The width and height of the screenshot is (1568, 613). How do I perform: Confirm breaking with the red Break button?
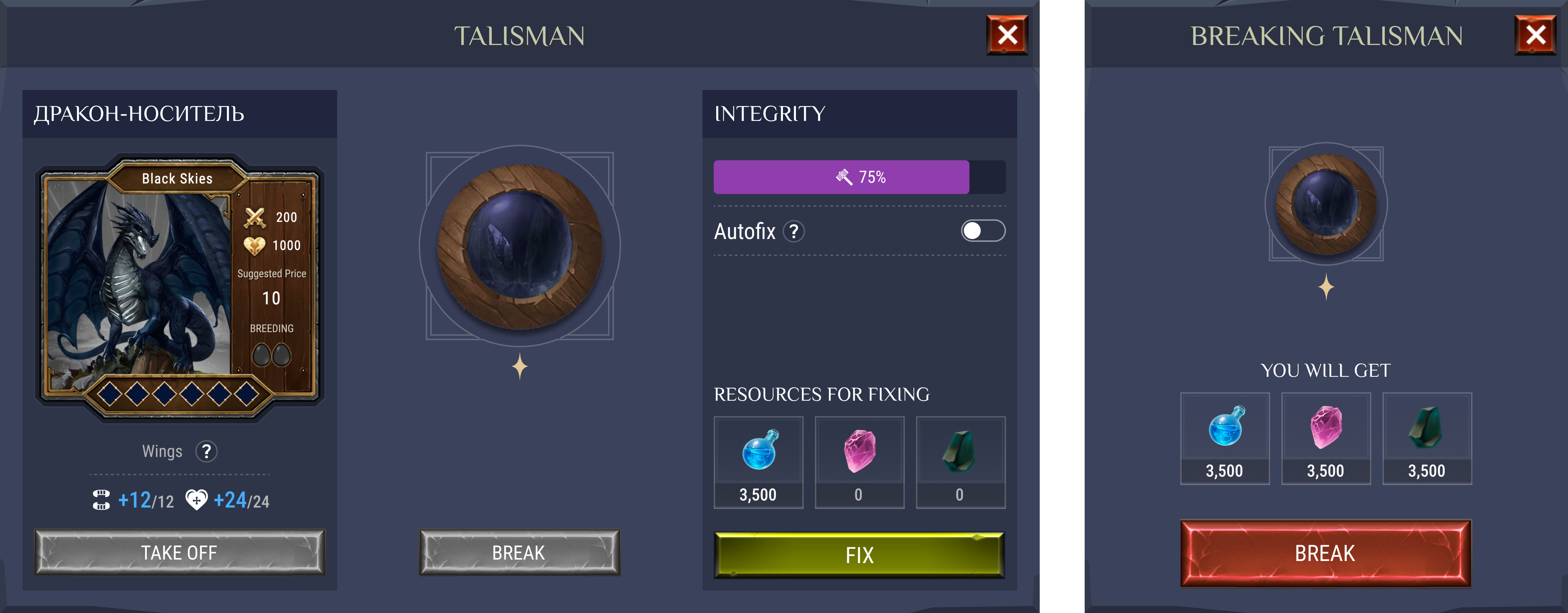[1325, 553]
